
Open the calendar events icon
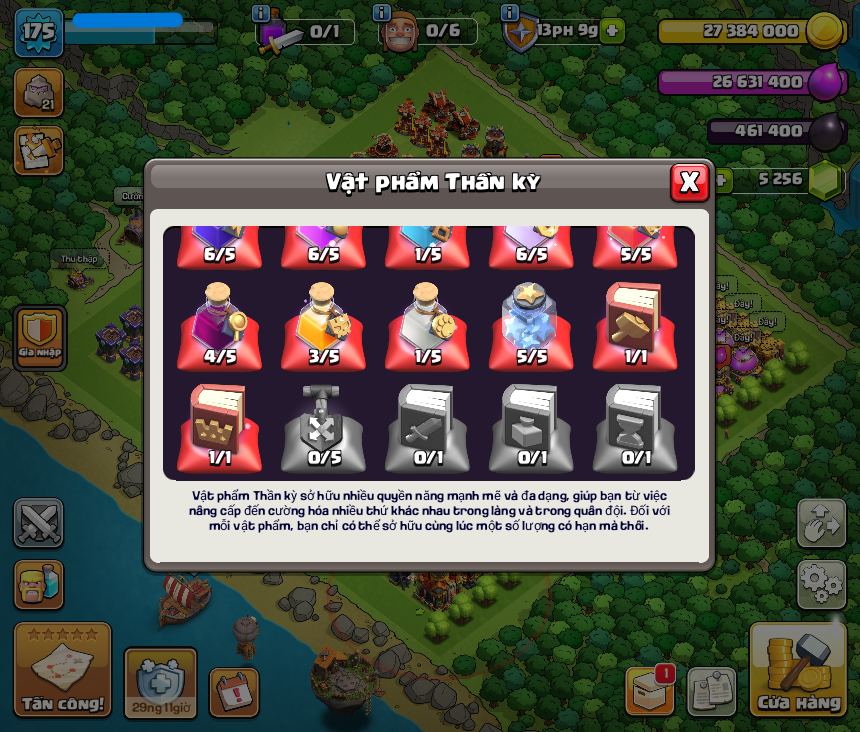point(234,692)
